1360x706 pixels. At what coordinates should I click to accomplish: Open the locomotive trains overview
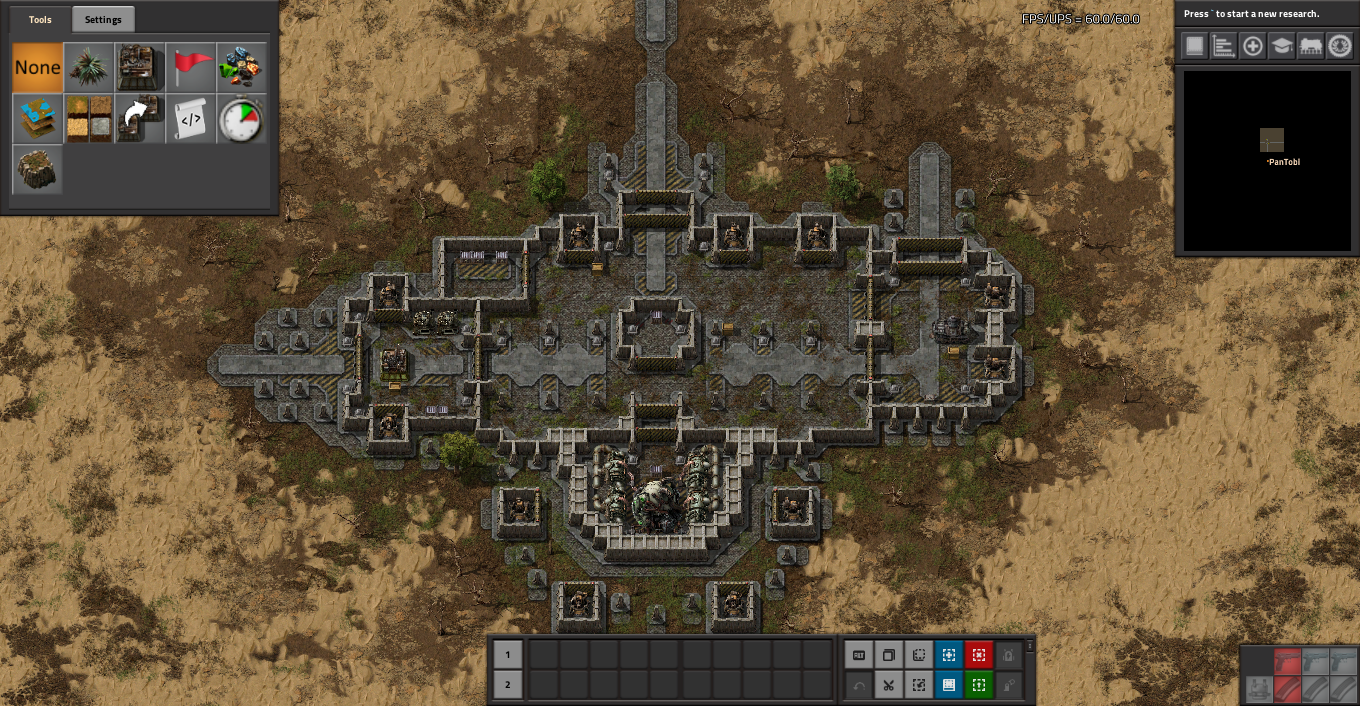(1311, 46)
